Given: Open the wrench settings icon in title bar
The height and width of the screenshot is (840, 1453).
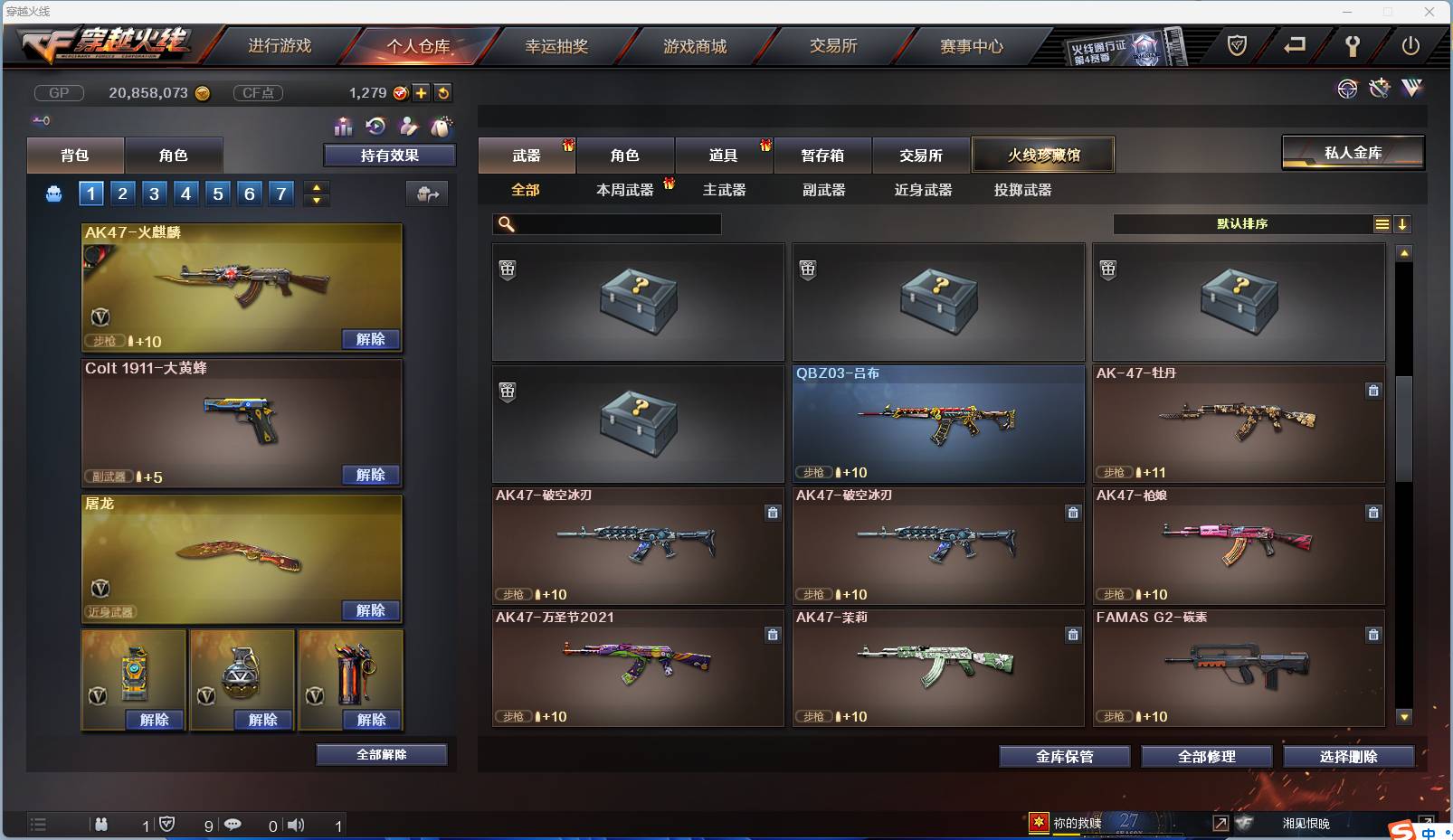Looking at the screenshot, I should 1353,45.
